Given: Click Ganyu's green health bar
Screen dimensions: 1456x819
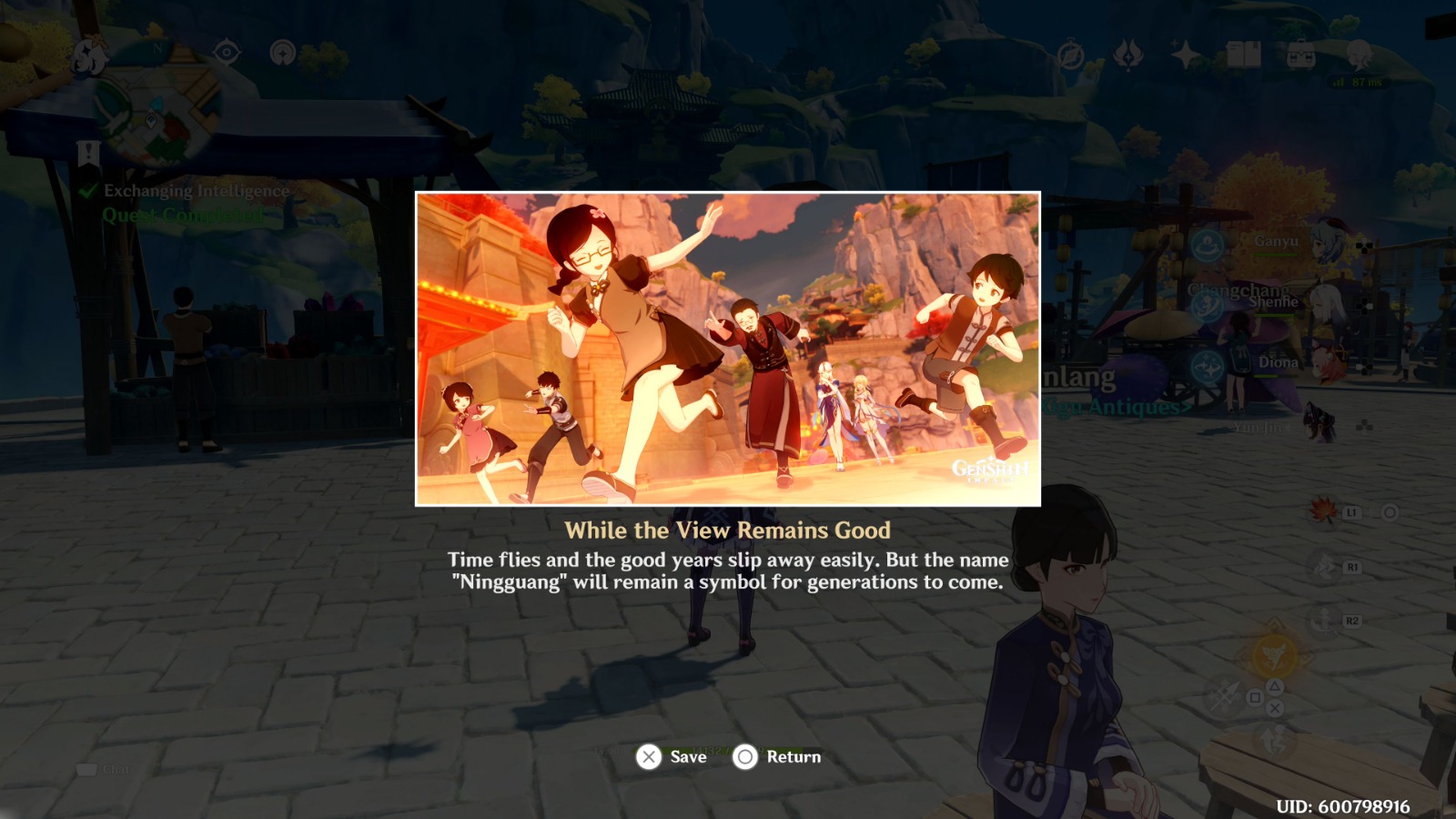Looking at the screenshot, I should click(x=1273, y=255).
